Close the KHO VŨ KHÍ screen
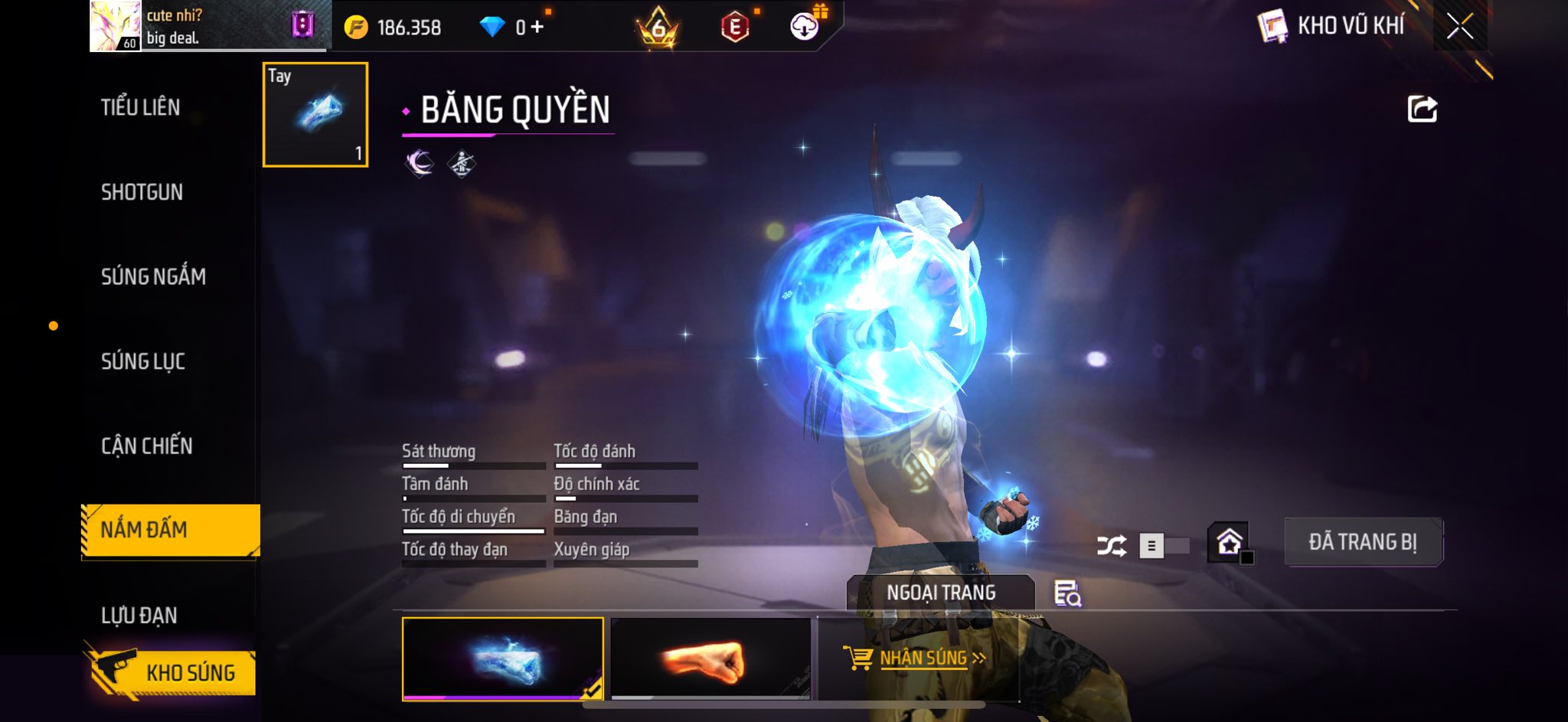The image size is (1568, 722). point(1460,27)
